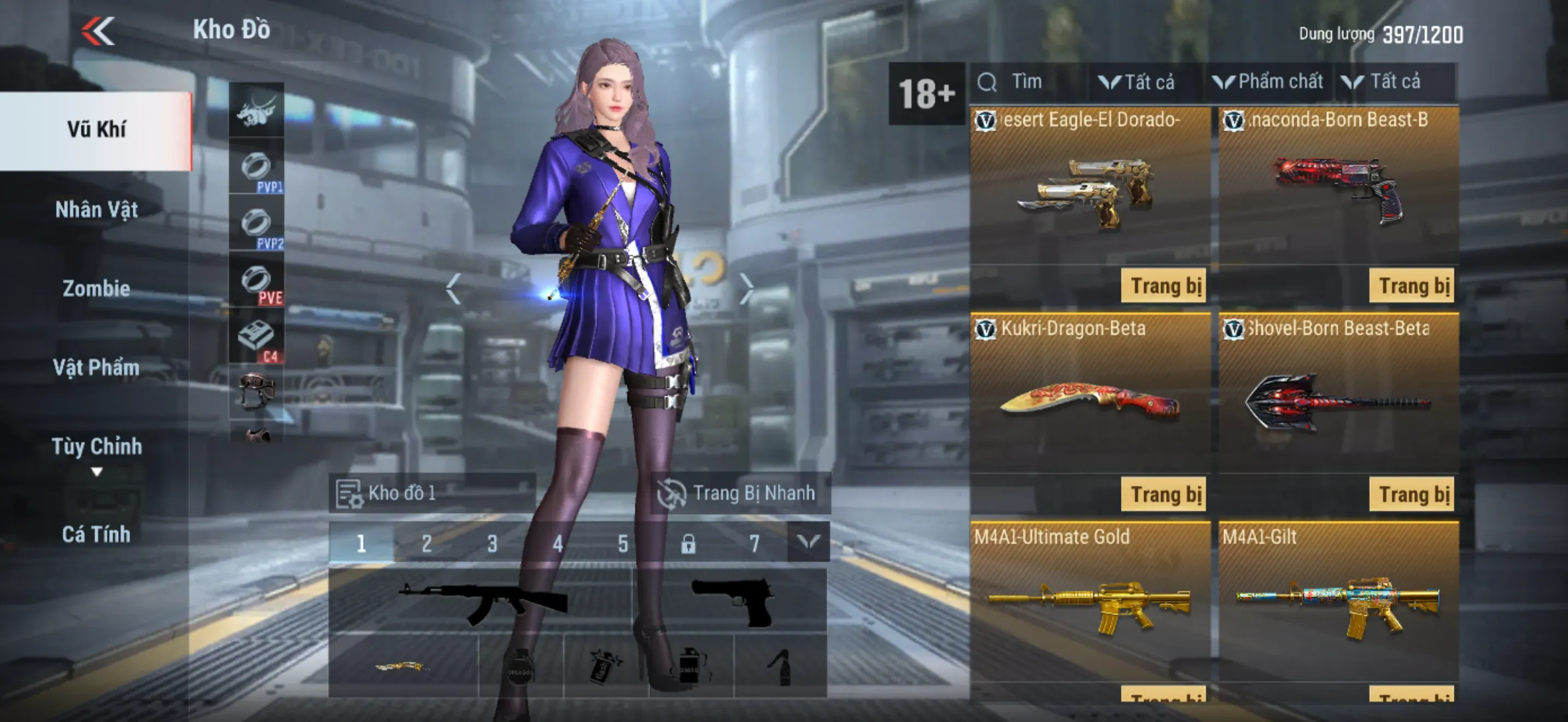Equip the Anaconda-Born Beast revolver
Screen dimensions: 1568x722
point(1411,286)
